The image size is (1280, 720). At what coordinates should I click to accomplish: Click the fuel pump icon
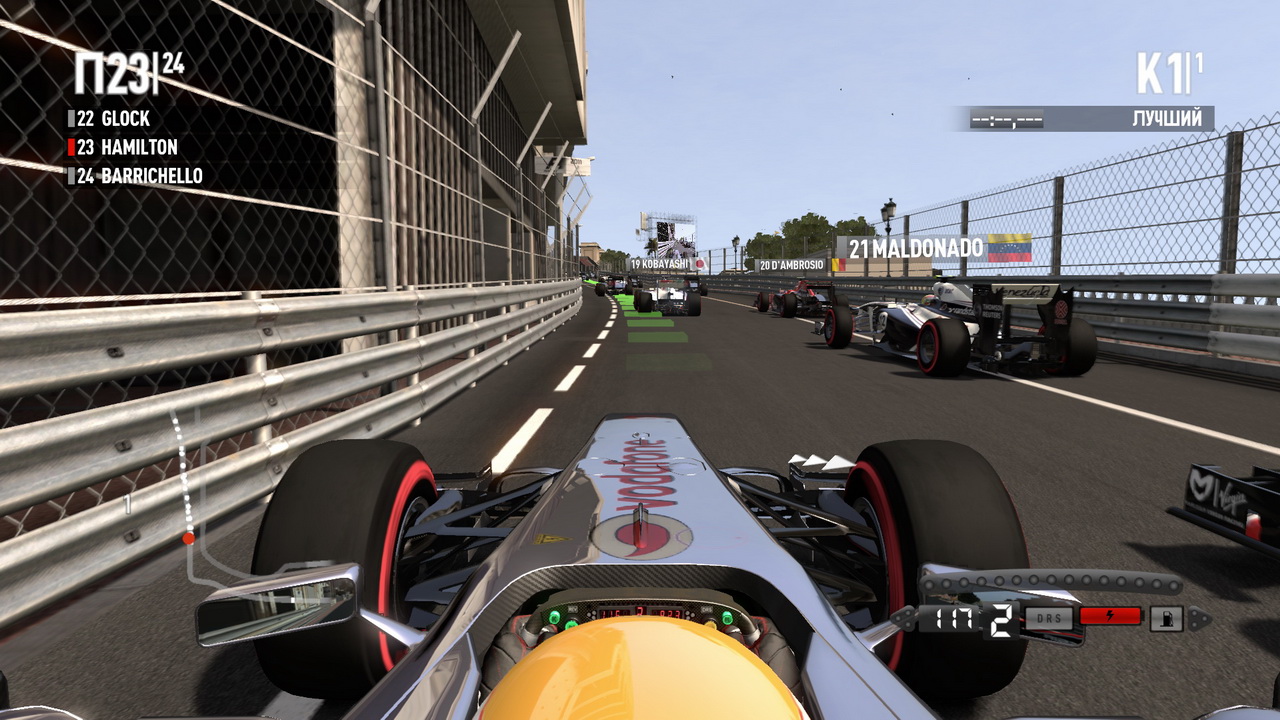point(1166,619)
